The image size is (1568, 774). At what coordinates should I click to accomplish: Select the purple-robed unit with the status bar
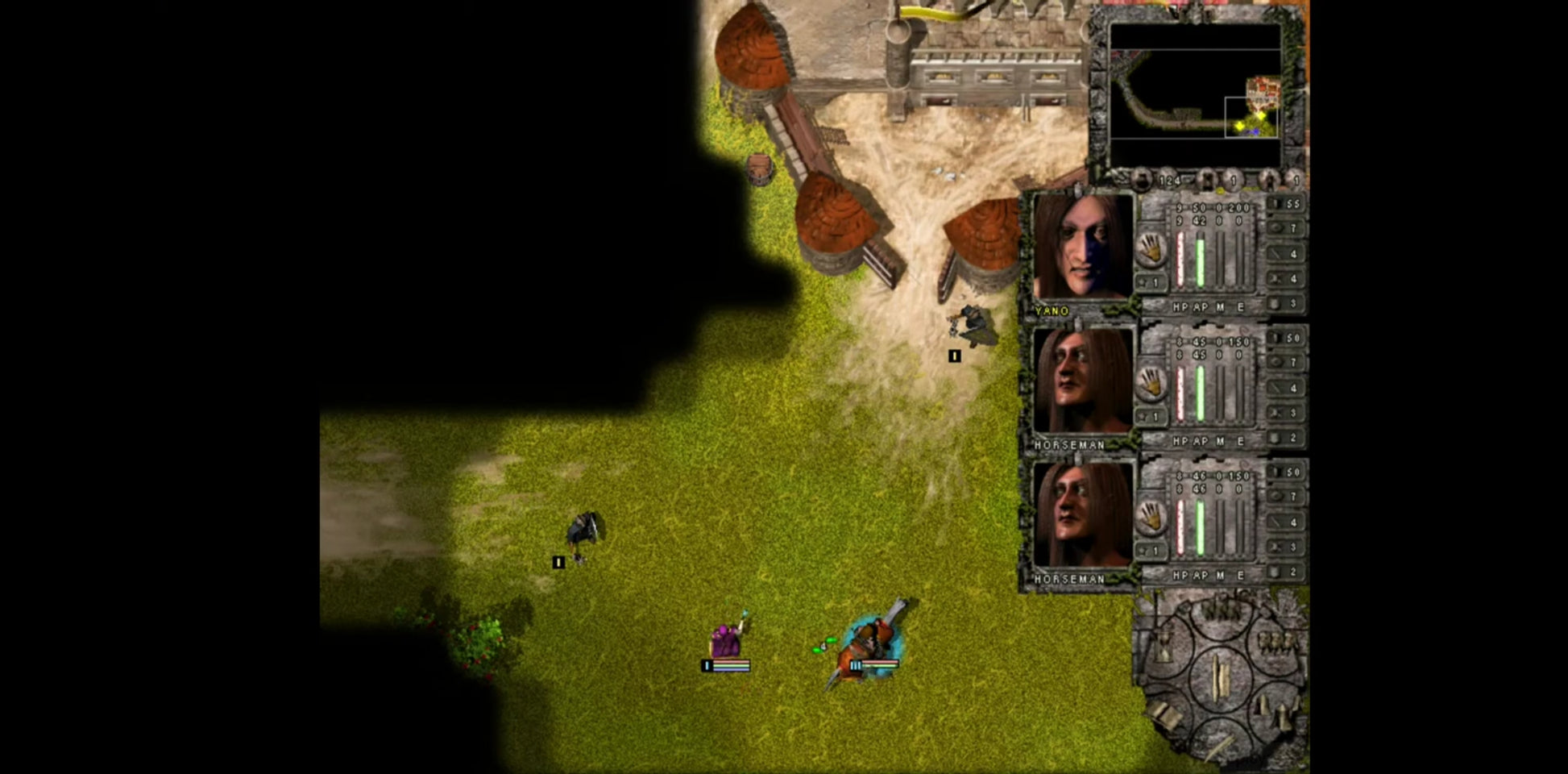pyautogui.click(x=727, y=641)
